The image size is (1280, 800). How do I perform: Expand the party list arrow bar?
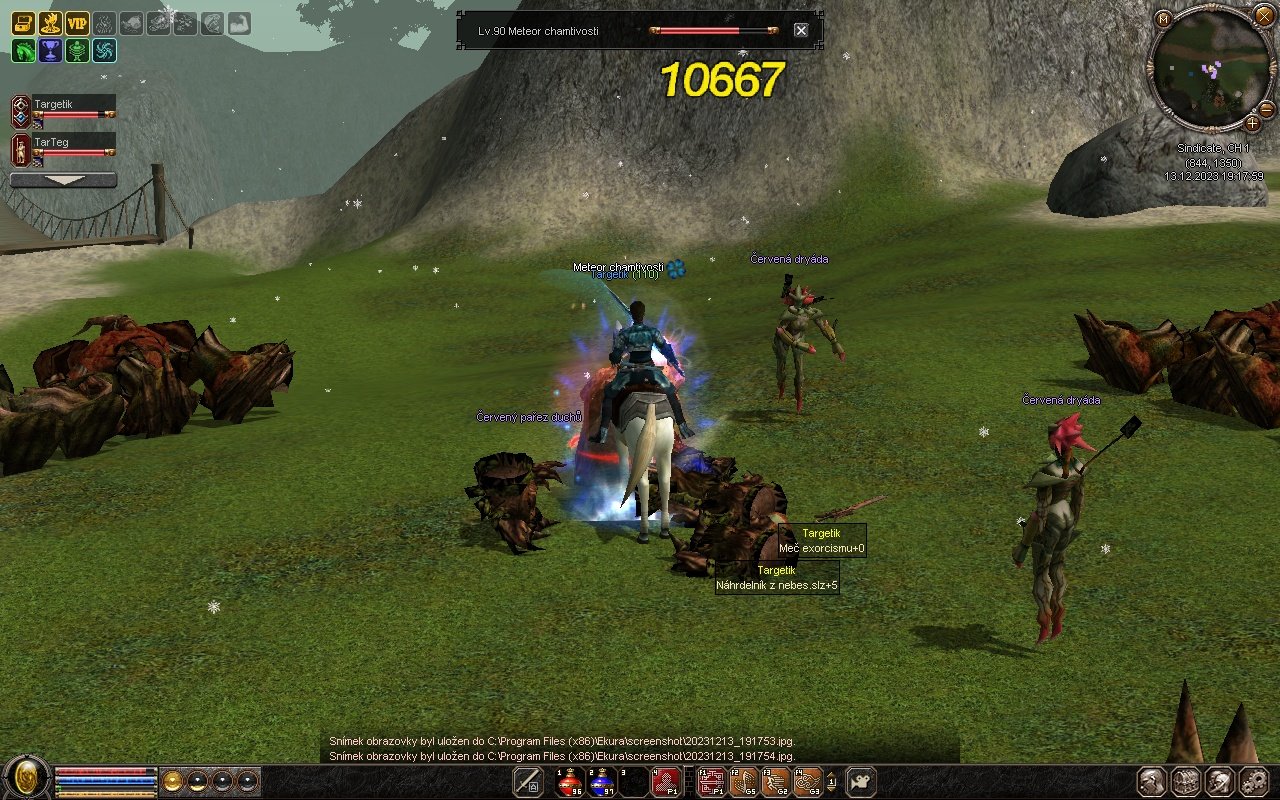63,180
